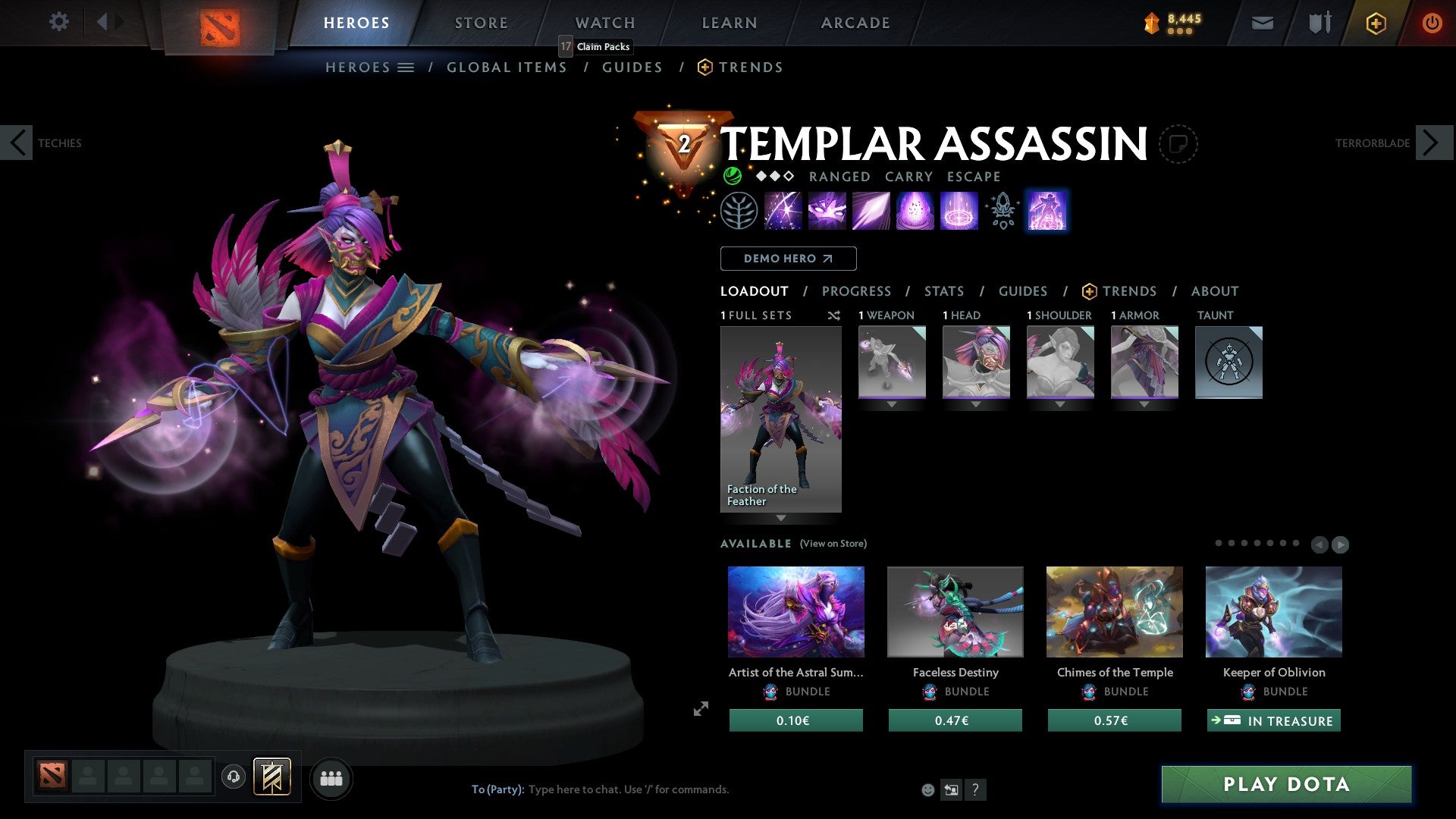
Task: Open the emoticon picker beside the chat field
Action: (927, 789)
